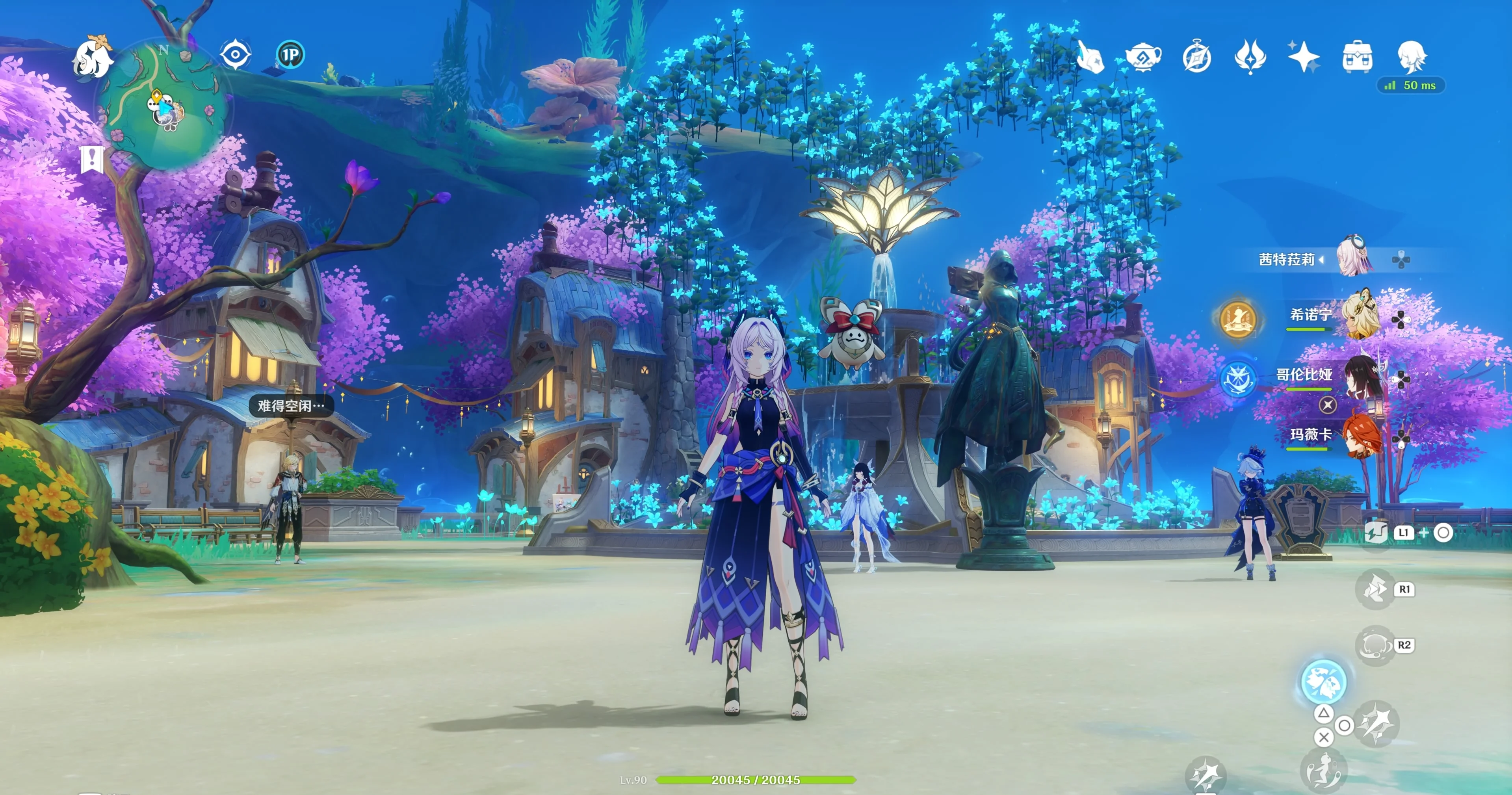The image size is (1512, 795).
Task: Switch to party member 茜特菈莉
Action: click(x=1354, y=258)
